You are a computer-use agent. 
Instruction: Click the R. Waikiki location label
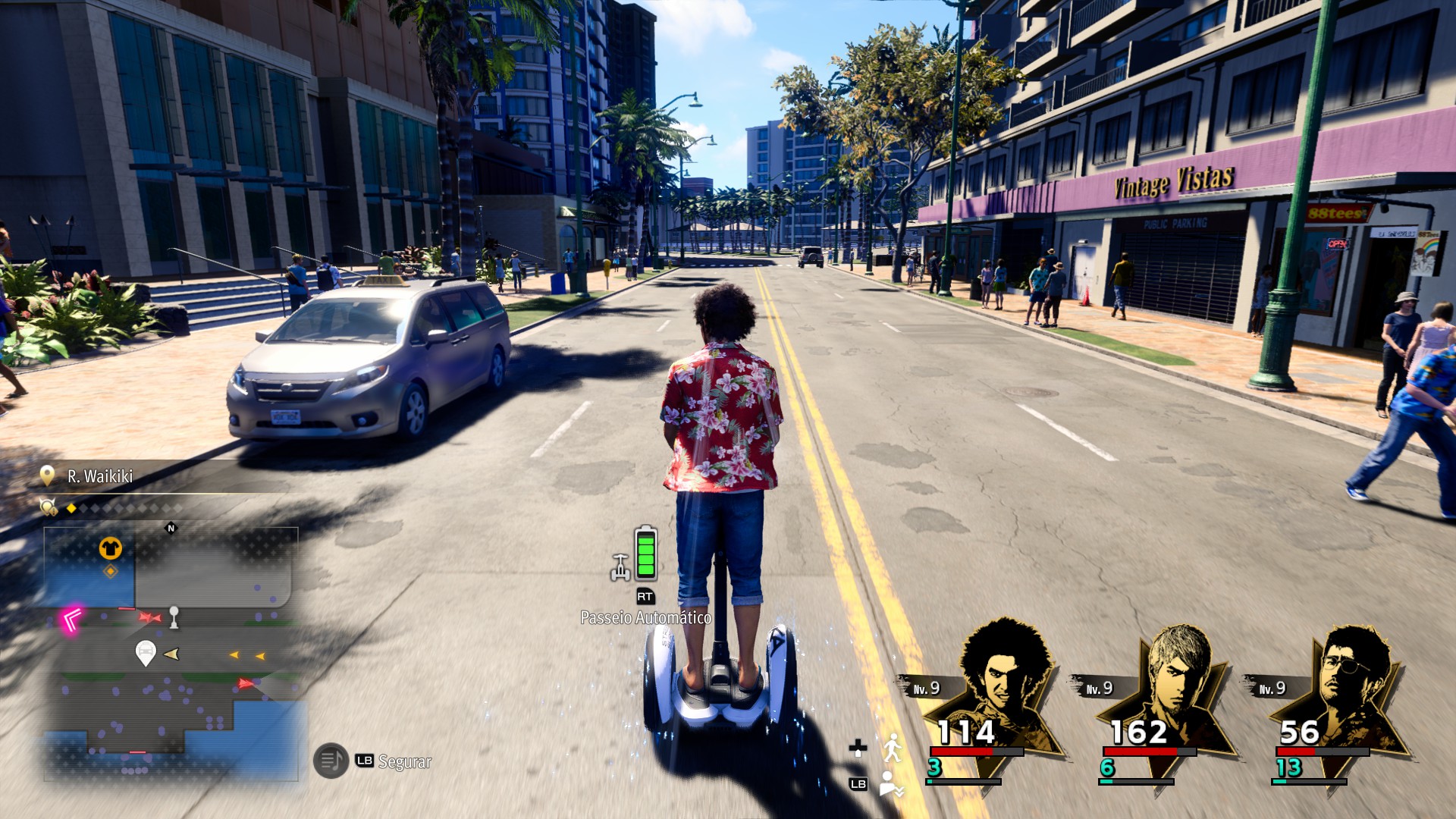(x=99, y=476)
